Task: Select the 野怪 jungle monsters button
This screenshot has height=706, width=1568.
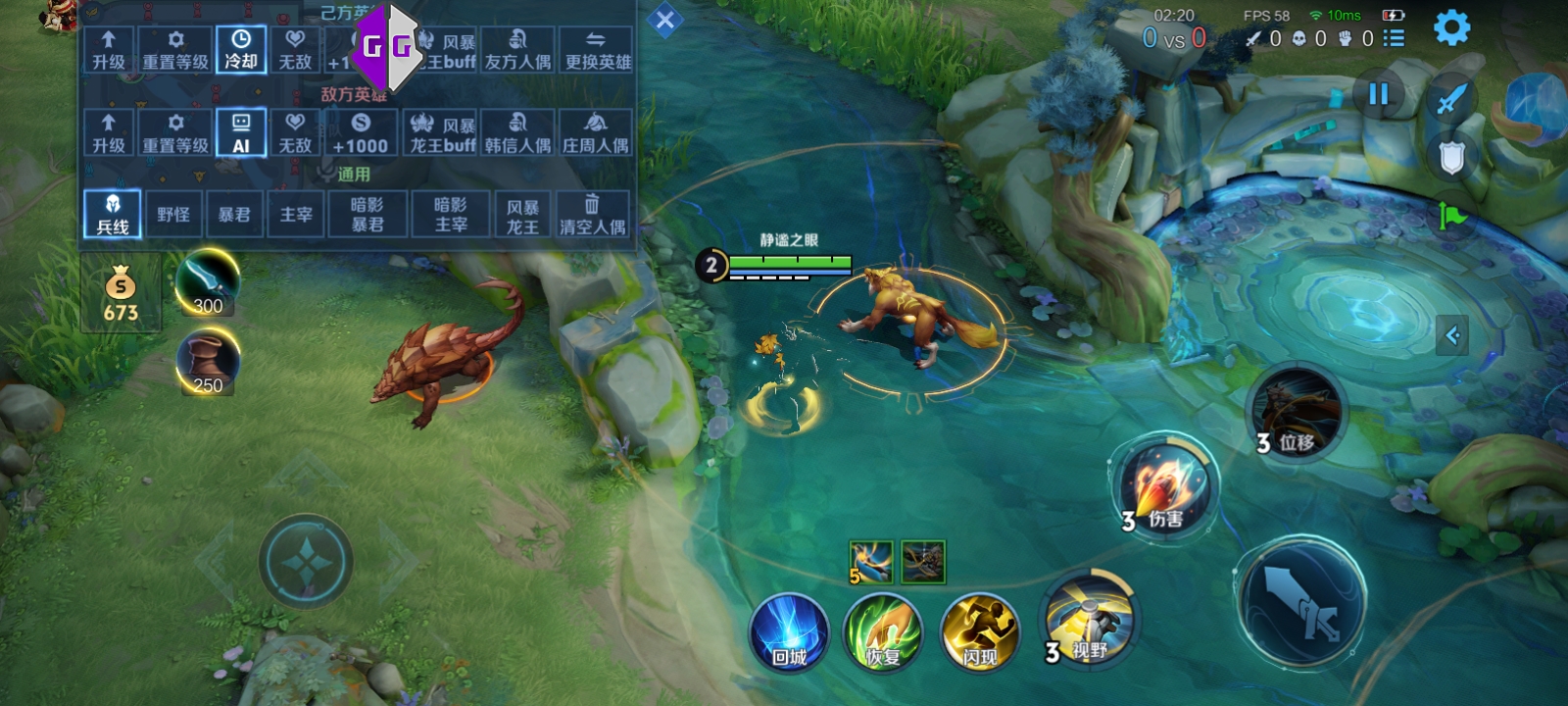Action: pyautogui.click(x=173, y=215)
